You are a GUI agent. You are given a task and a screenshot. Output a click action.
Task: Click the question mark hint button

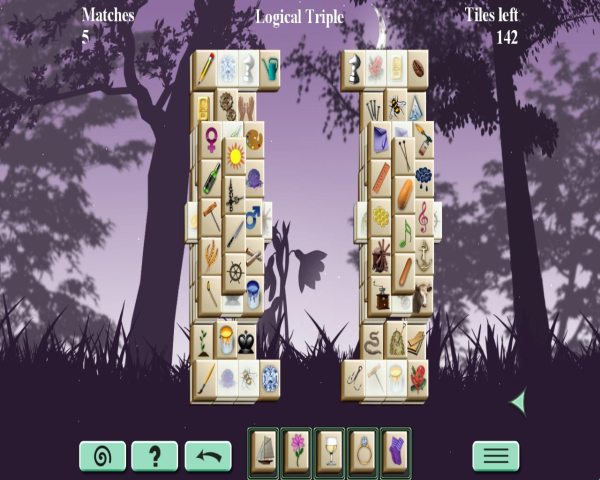(155, 456)
